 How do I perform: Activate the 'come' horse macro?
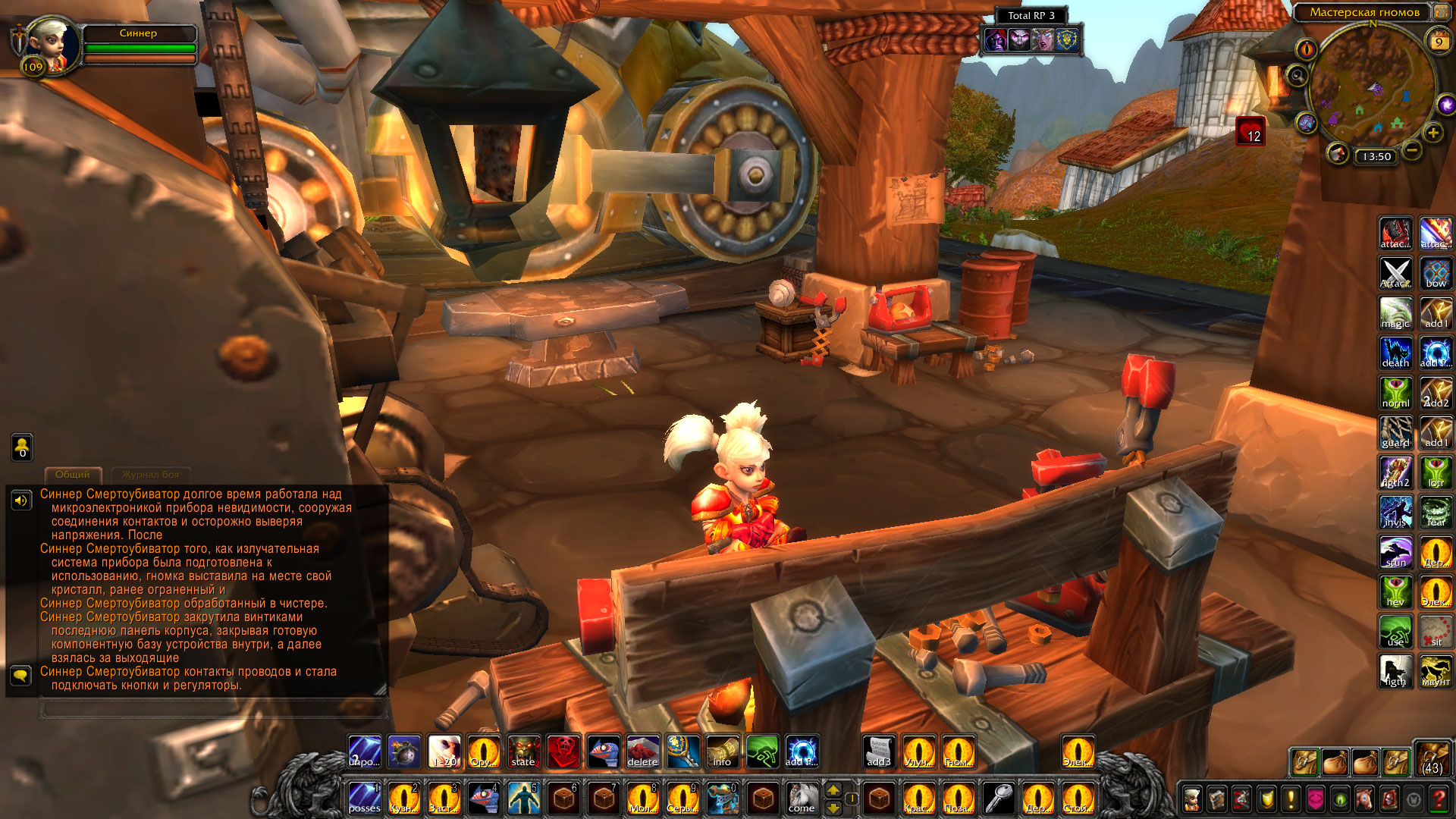[801, 799]
